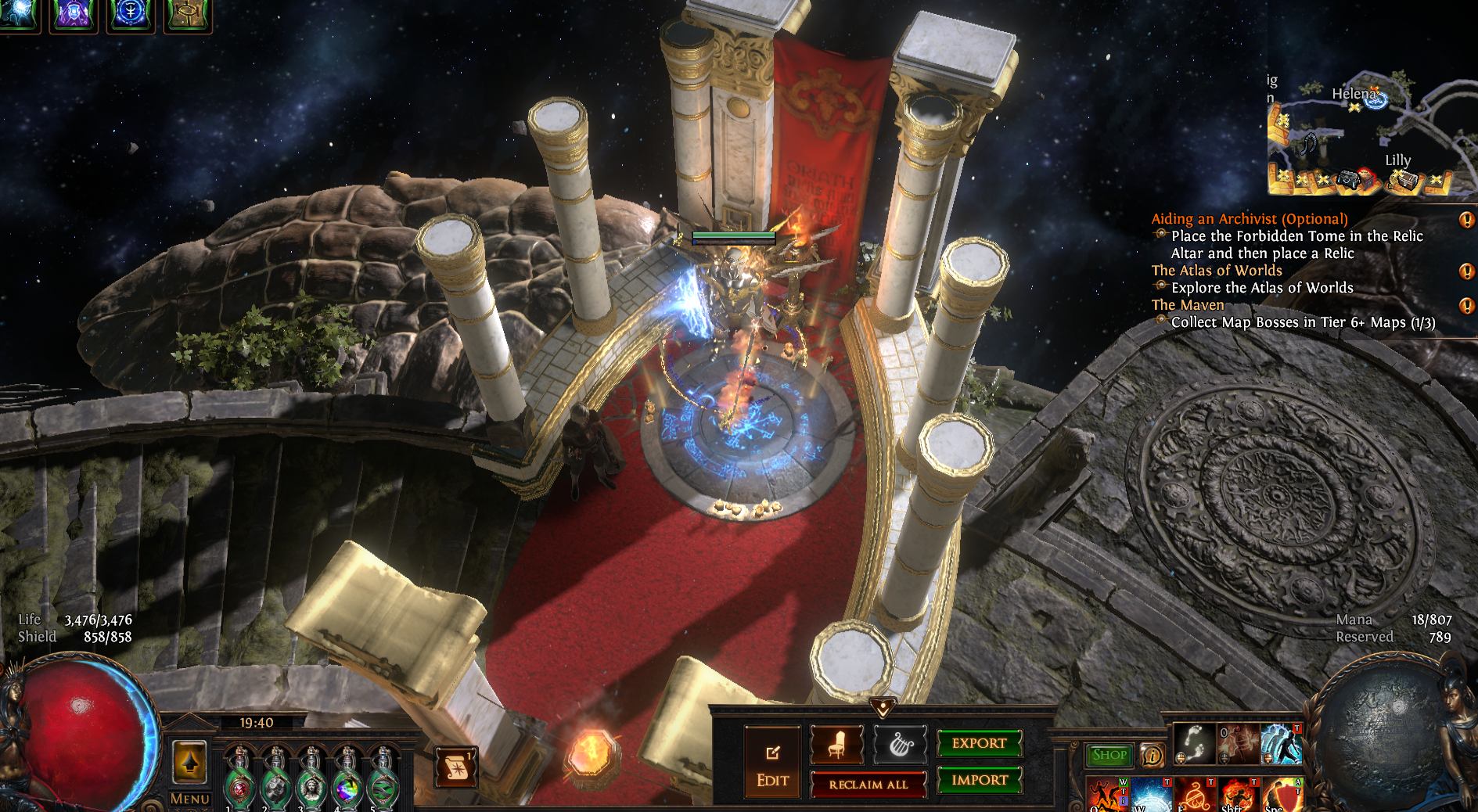Open the Menu button

pyautogui.click(x=189, y=799)
